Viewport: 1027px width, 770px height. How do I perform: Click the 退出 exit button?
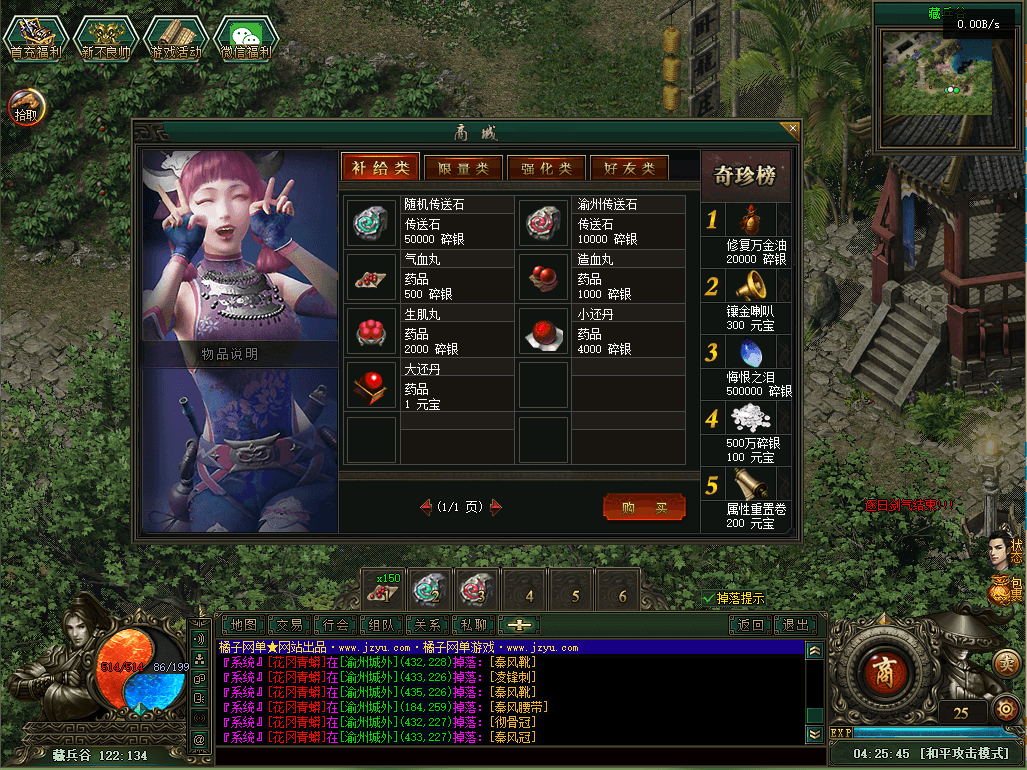[x=796, y=625]
